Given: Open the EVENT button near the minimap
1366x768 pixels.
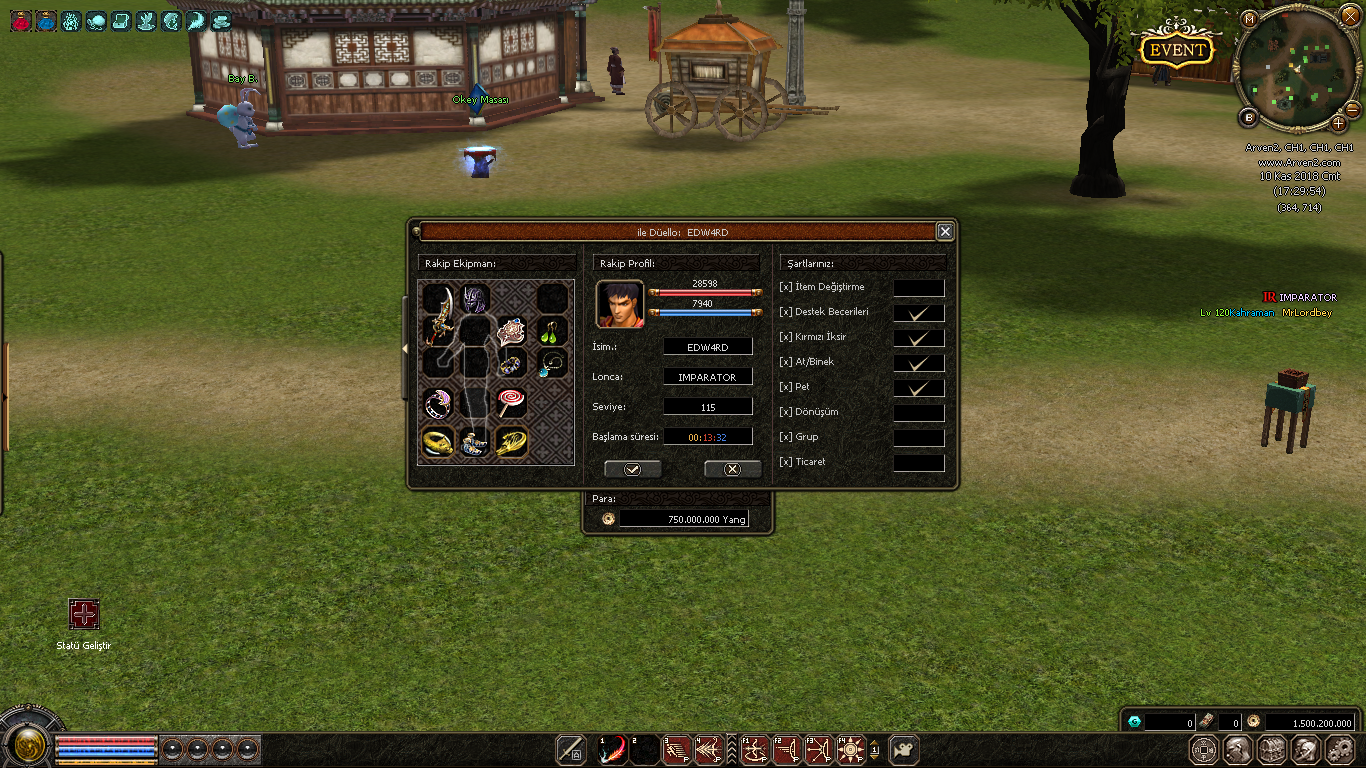Looking at the screenshot, I should point(1178,50).
